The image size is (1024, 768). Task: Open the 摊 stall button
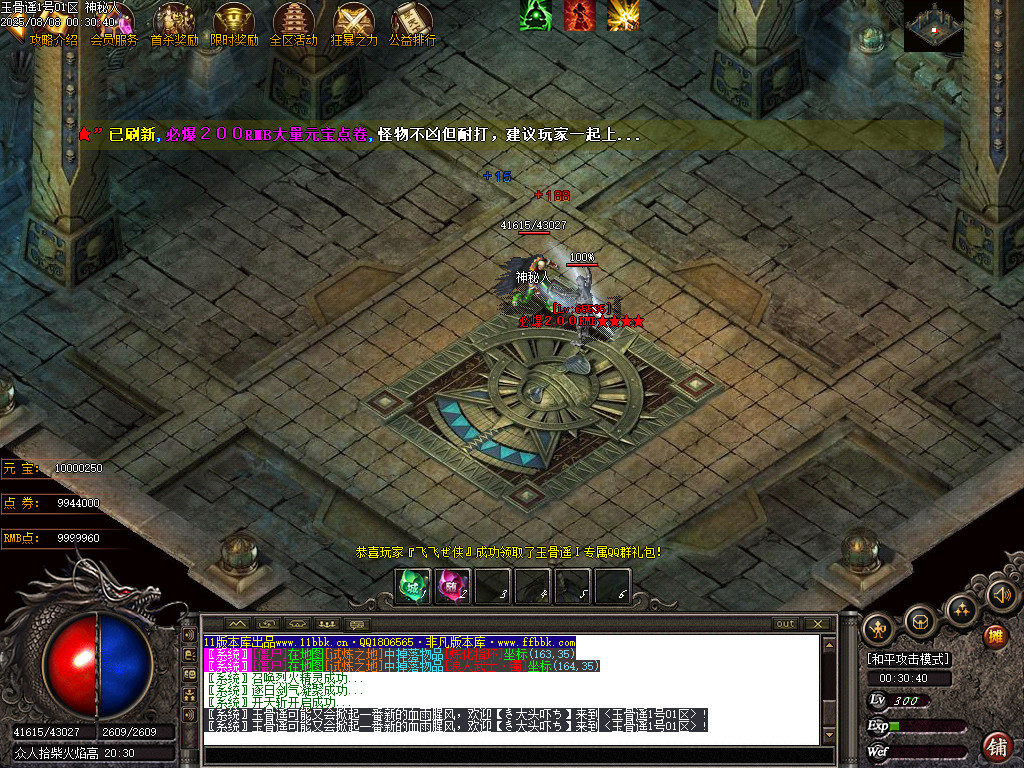coord(995,635)
